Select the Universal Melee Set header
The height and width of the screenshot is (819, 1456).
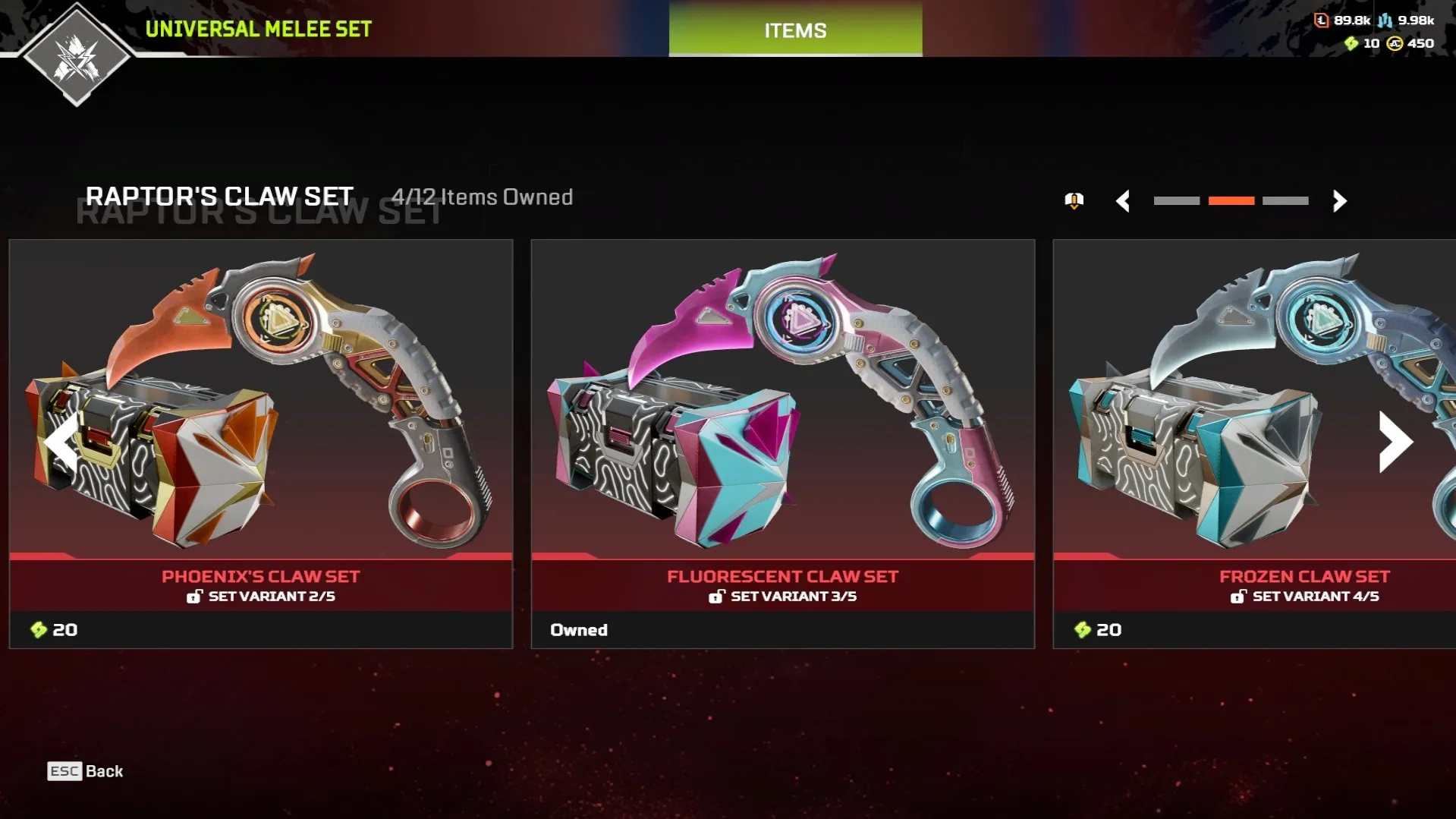(x=258, y=30)
